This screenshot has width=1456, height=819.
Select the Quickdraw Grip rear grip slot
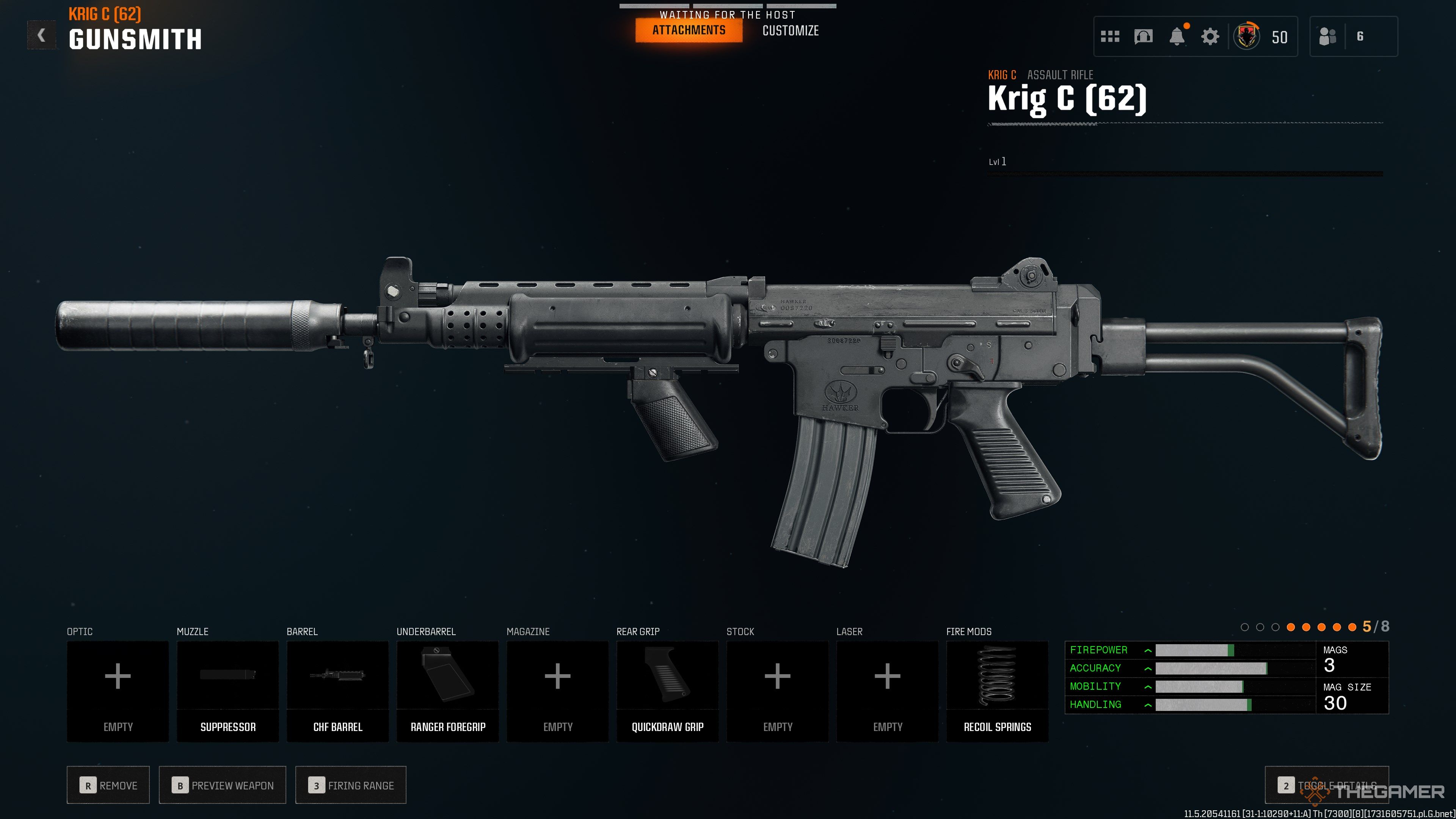coord(667,691)
